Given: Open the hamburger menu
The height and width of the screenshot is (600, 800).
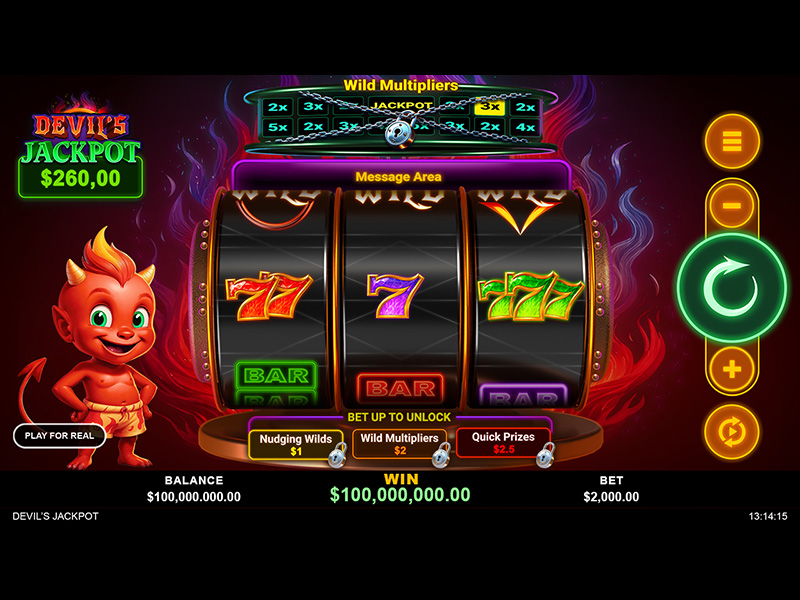Looking at the screenshot, I should coord(732,141).
